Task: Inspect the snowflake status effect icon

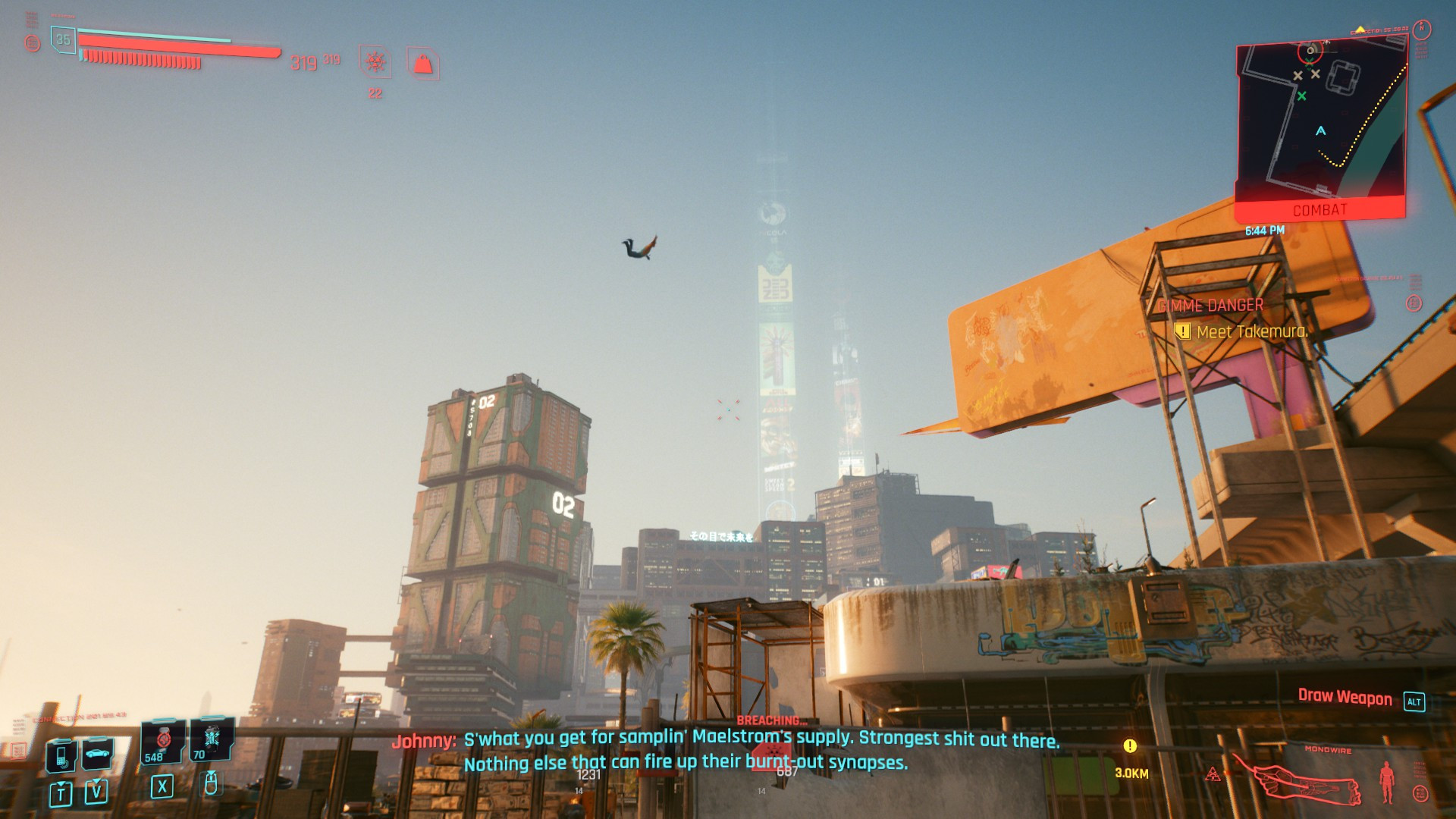Action: (375, 62)
